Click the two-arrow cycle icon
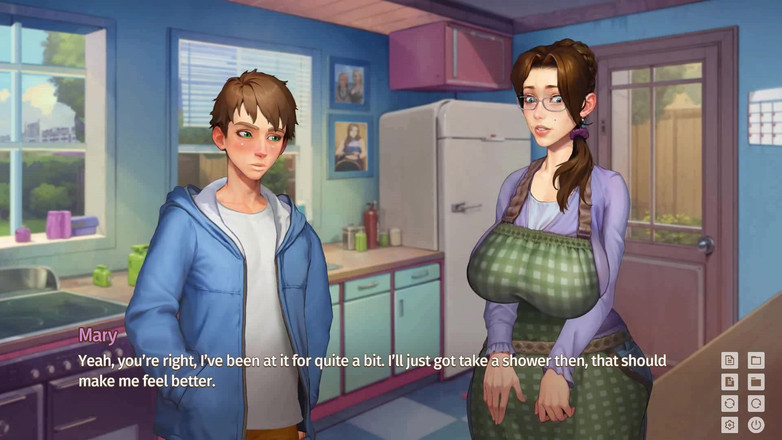782x440 pixels. pyautogui.click(x=730, y=403)
